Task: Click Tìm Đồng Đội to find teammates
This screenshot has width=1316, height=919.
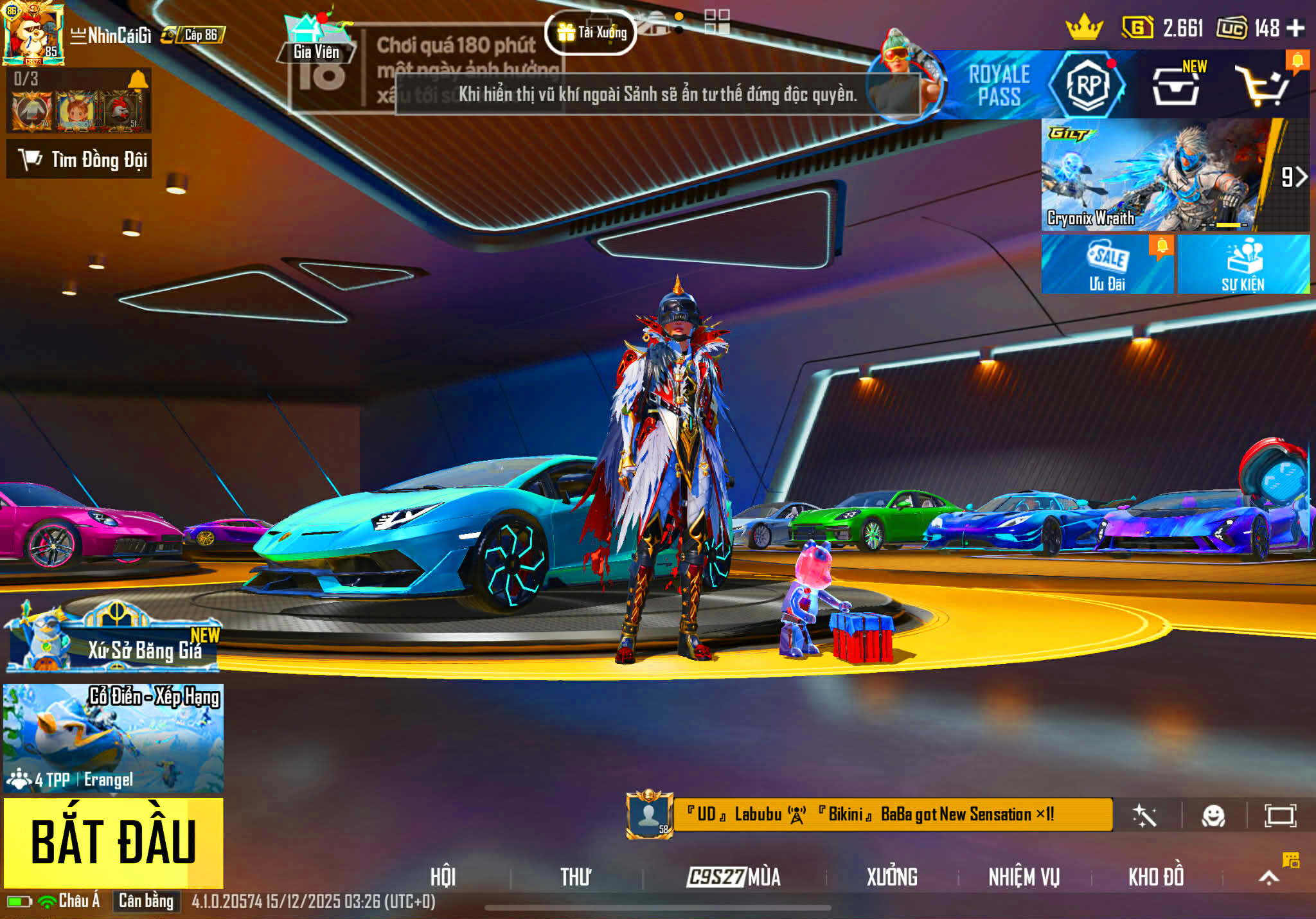Action: coord(79,159)
